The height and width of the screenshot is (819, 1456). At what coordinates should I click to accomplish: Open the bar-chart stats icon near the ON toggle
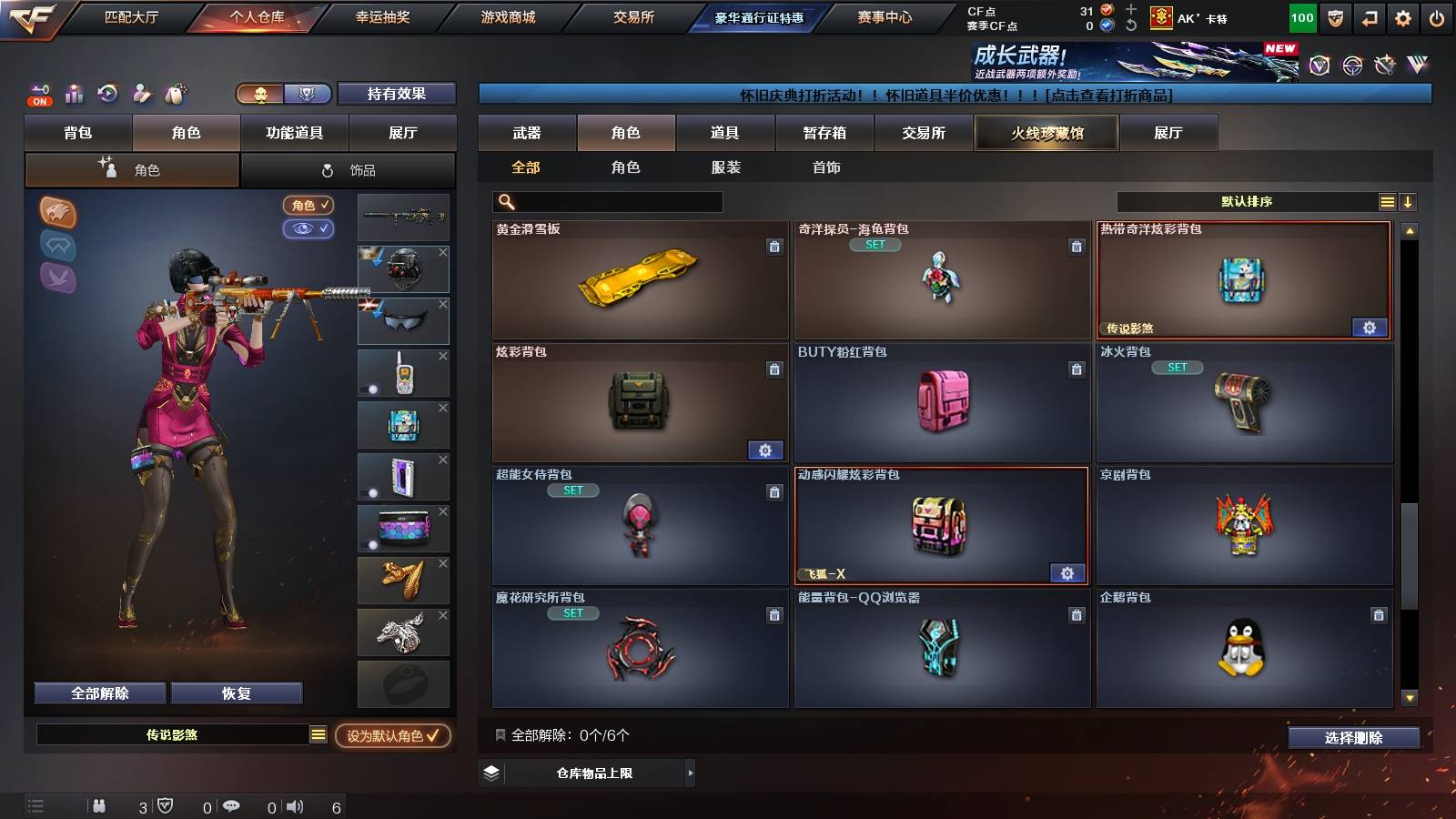point(74,91)
